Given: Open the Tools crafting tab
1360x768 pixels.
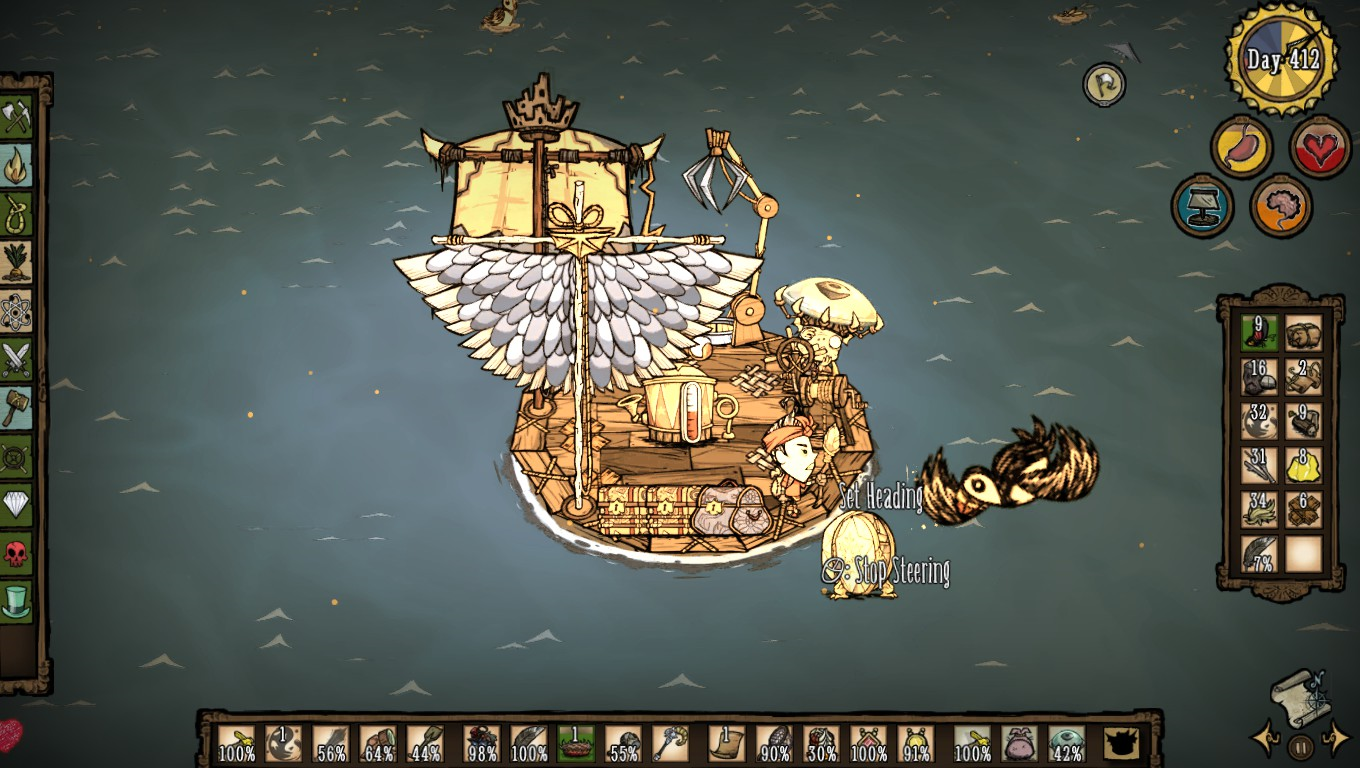Looking at the screenshot, I should 16,117.
